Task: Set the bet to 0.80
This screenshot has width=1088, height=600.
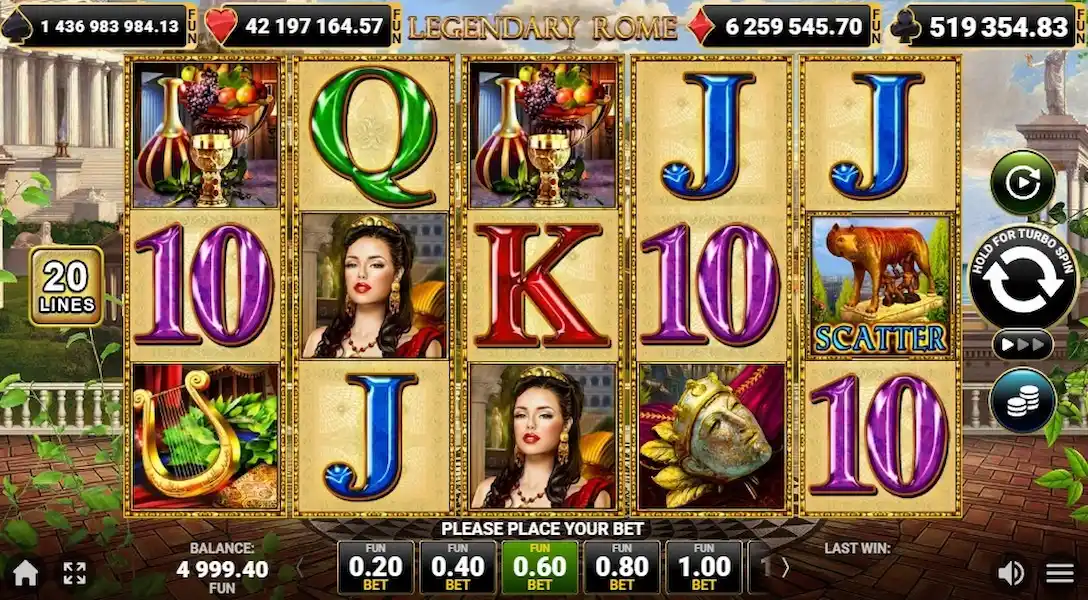Action: [621, 567]
